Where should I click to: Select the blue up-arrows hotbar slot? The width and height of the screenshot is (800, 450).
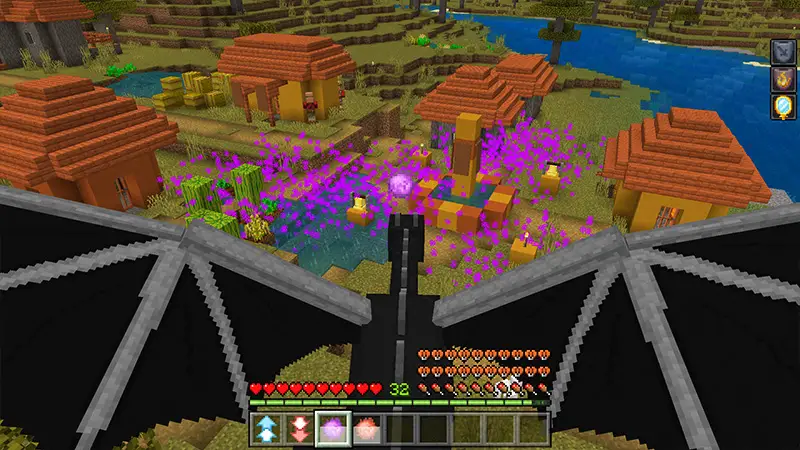(266, 429)
